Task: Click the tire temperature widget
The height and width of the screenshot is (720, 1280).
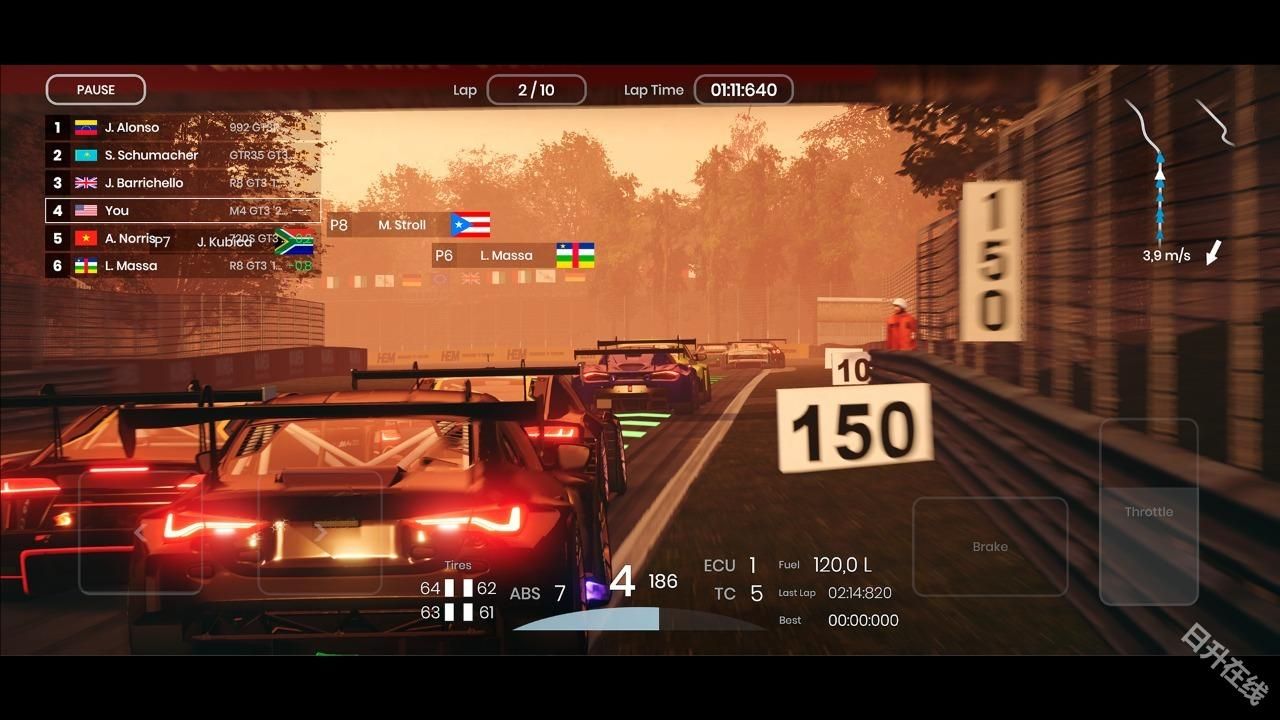Action: click(x=457, y=589)
